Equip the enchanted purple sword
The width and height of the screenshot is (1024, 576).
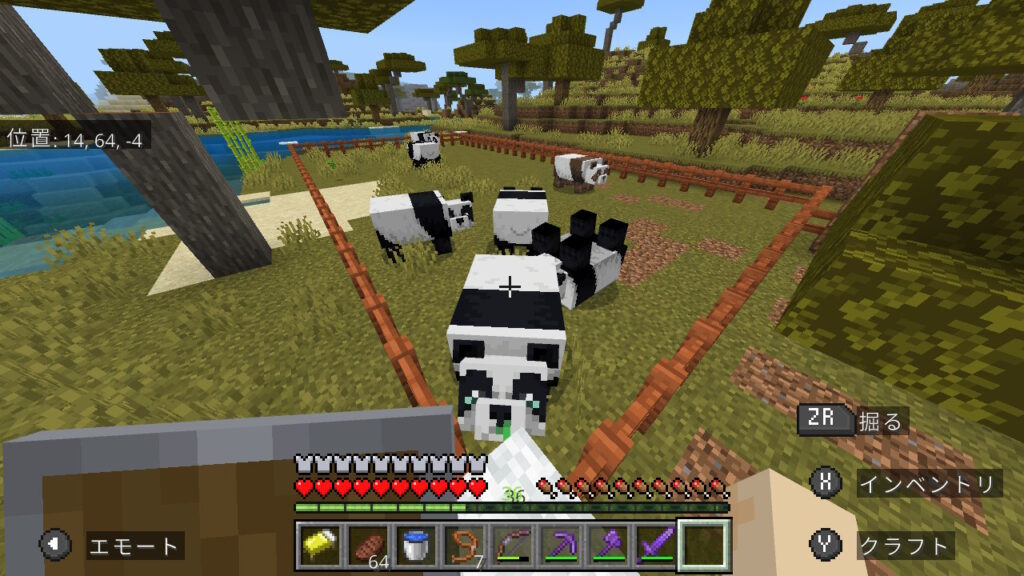coord(656,545)
